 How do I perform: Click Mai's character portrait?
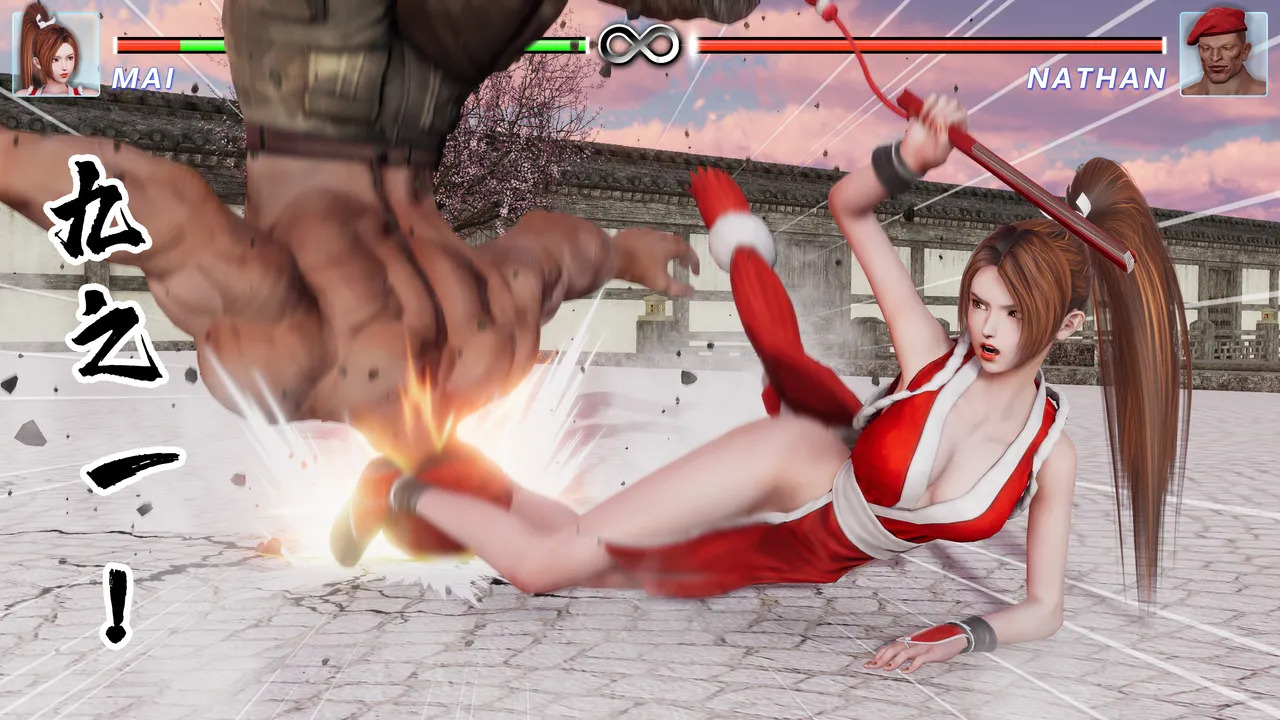56,53
